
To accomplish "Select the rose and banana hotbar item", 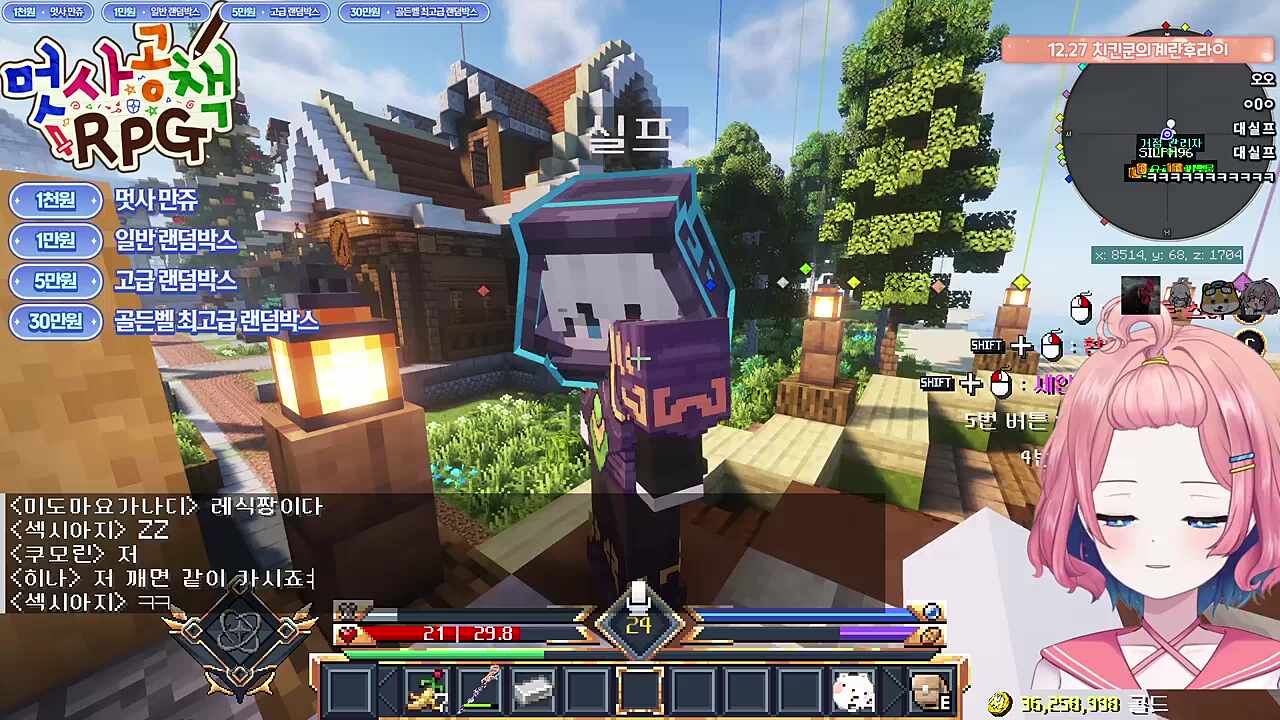I will [x=426, y=690].
